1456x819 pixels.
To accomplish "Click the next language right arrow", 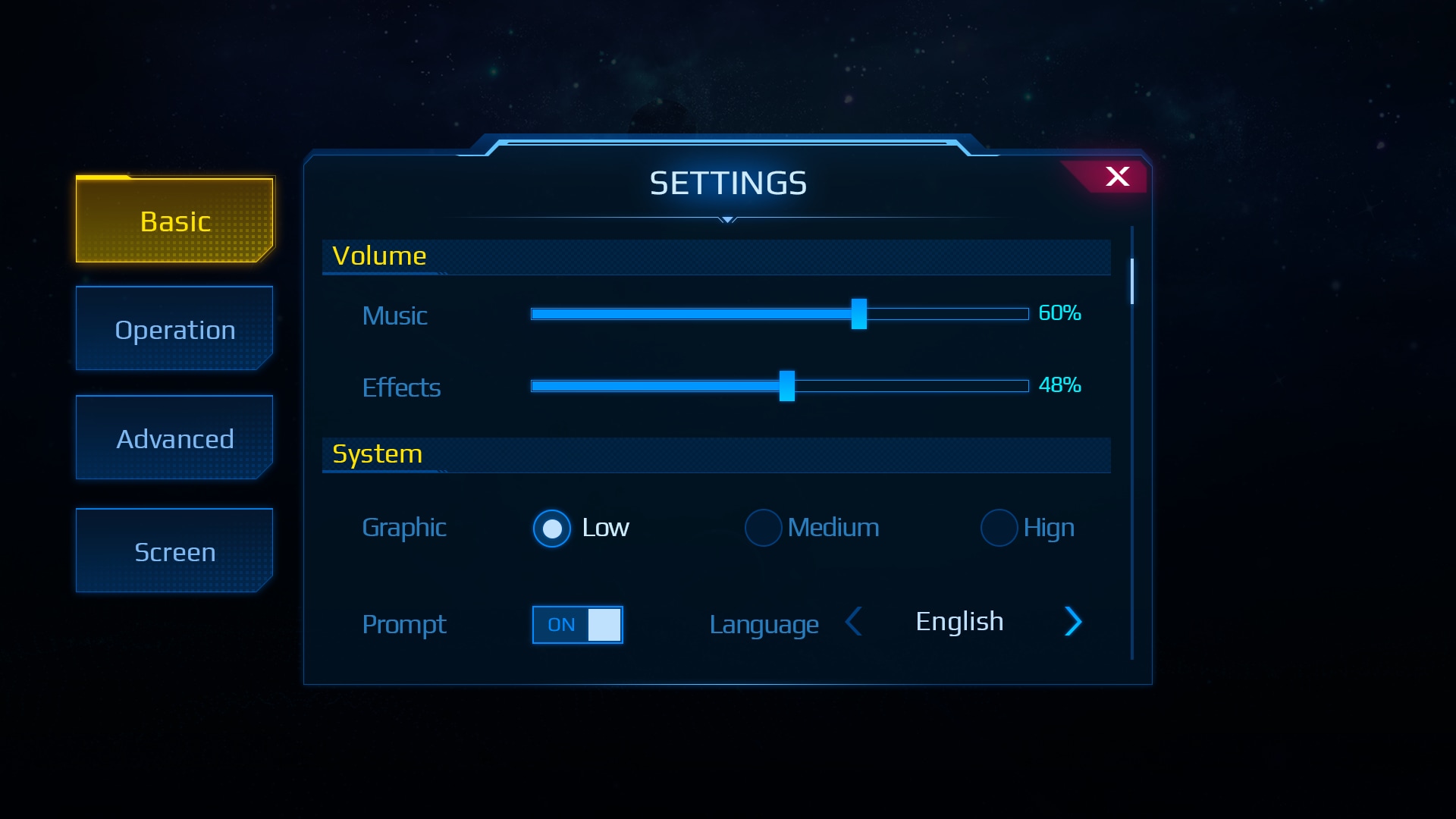I will click(x=1072, y=622).
